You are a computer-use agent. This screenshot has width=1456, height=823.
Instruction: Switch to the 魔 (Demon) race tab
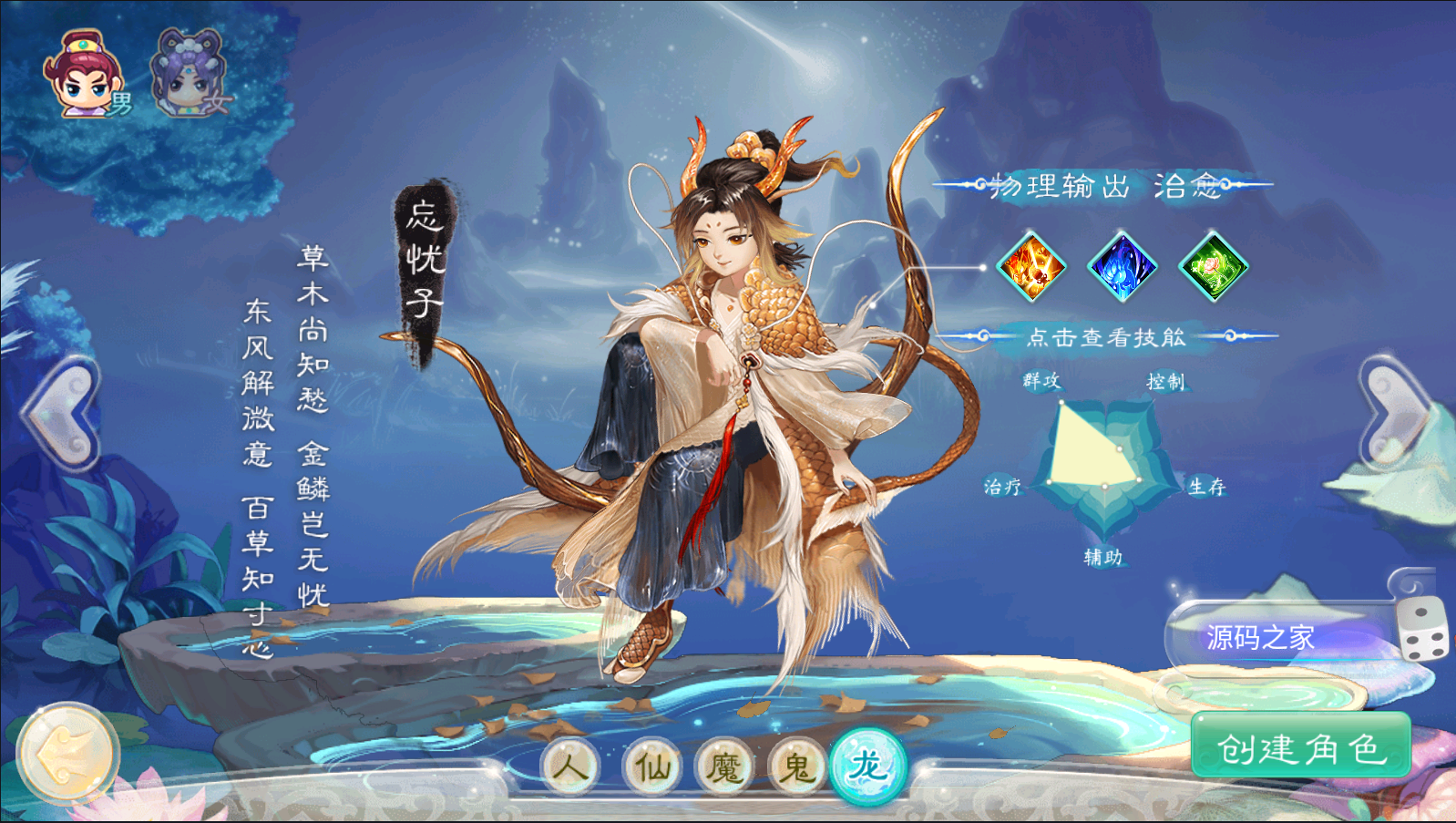point(725,766)
